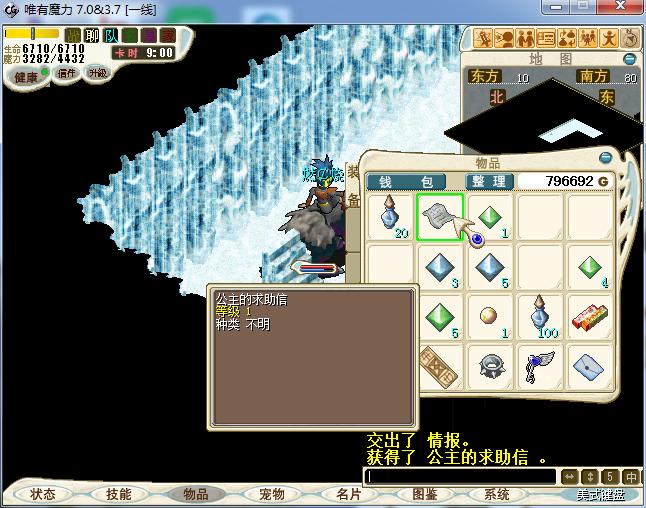Image resolution: width=646 pixels, height=508 pixels.
Task: Select the firecracker box item slot
Action: [x=590, y=317]
